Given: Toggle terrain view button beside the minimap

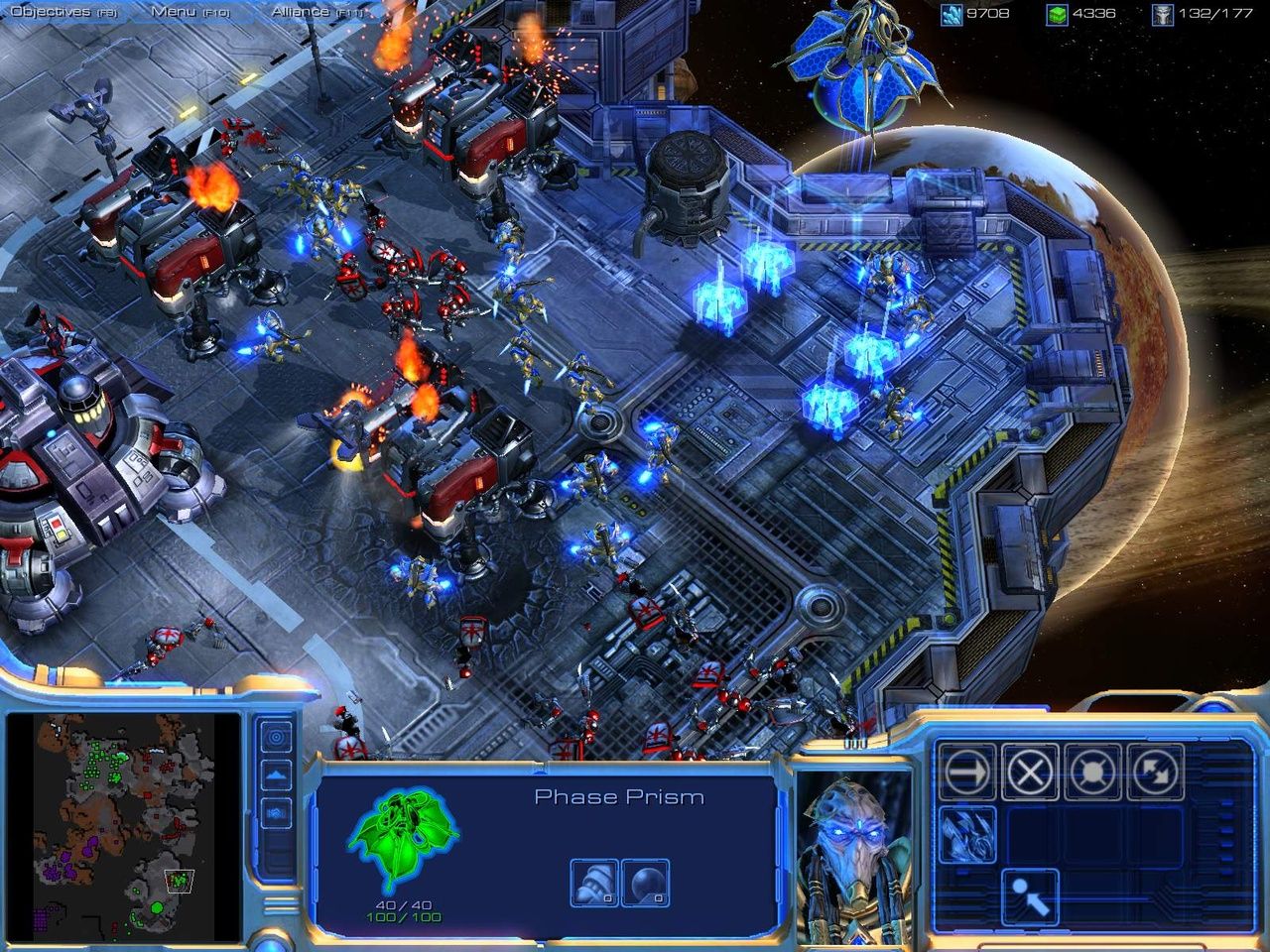Looking at the screenshot, I should [x=276, y=773].
